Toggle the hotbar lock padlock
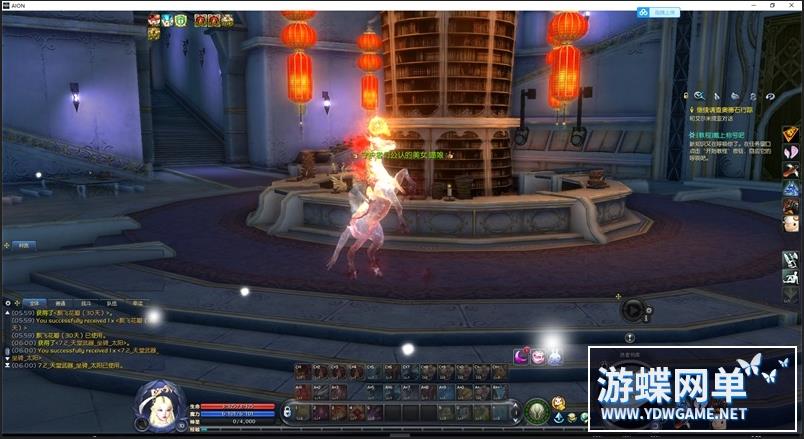Screen dimensions: 804x439 pos(288,409)
